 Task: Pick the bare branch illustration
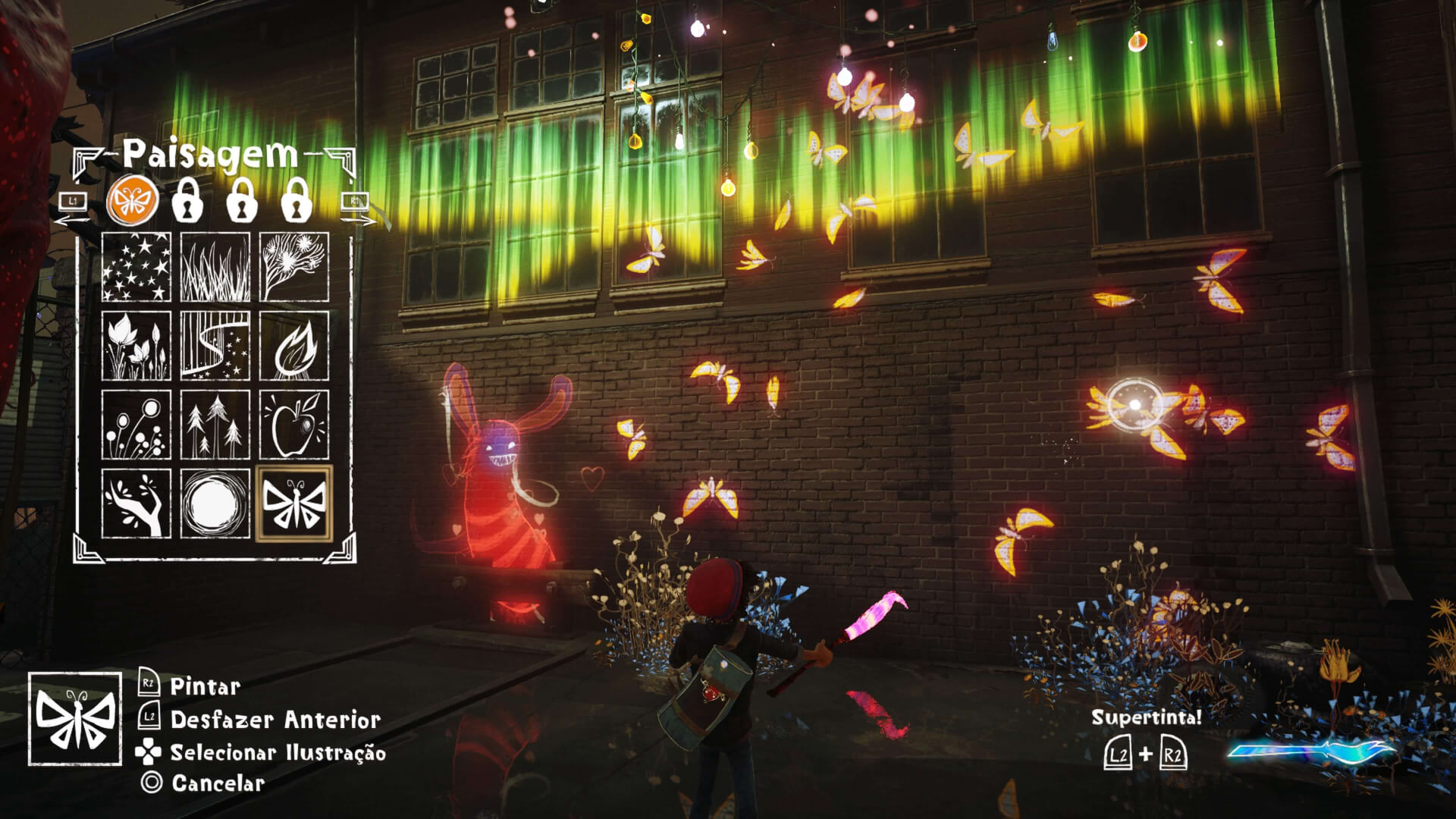[x=136, y=504]
